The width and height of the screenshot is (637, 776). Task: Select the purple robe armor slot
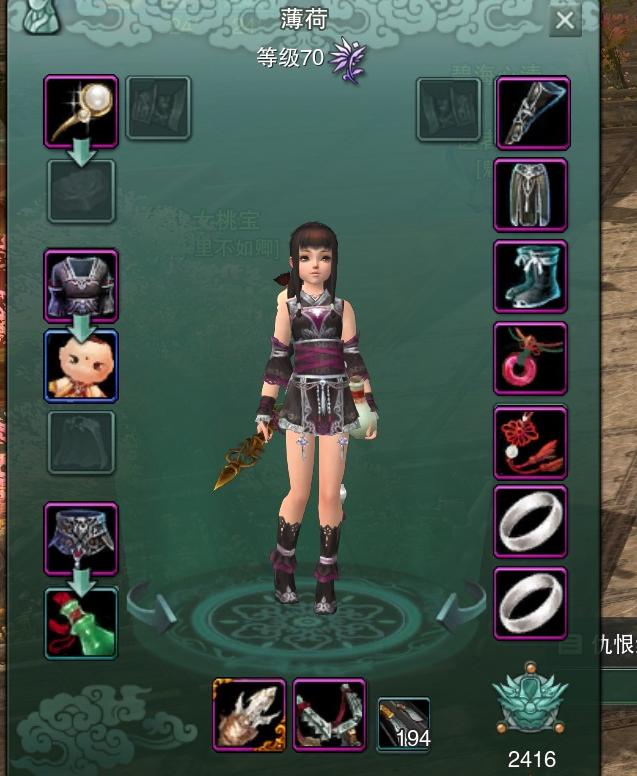pyautogui.click(x=81, y=285)
